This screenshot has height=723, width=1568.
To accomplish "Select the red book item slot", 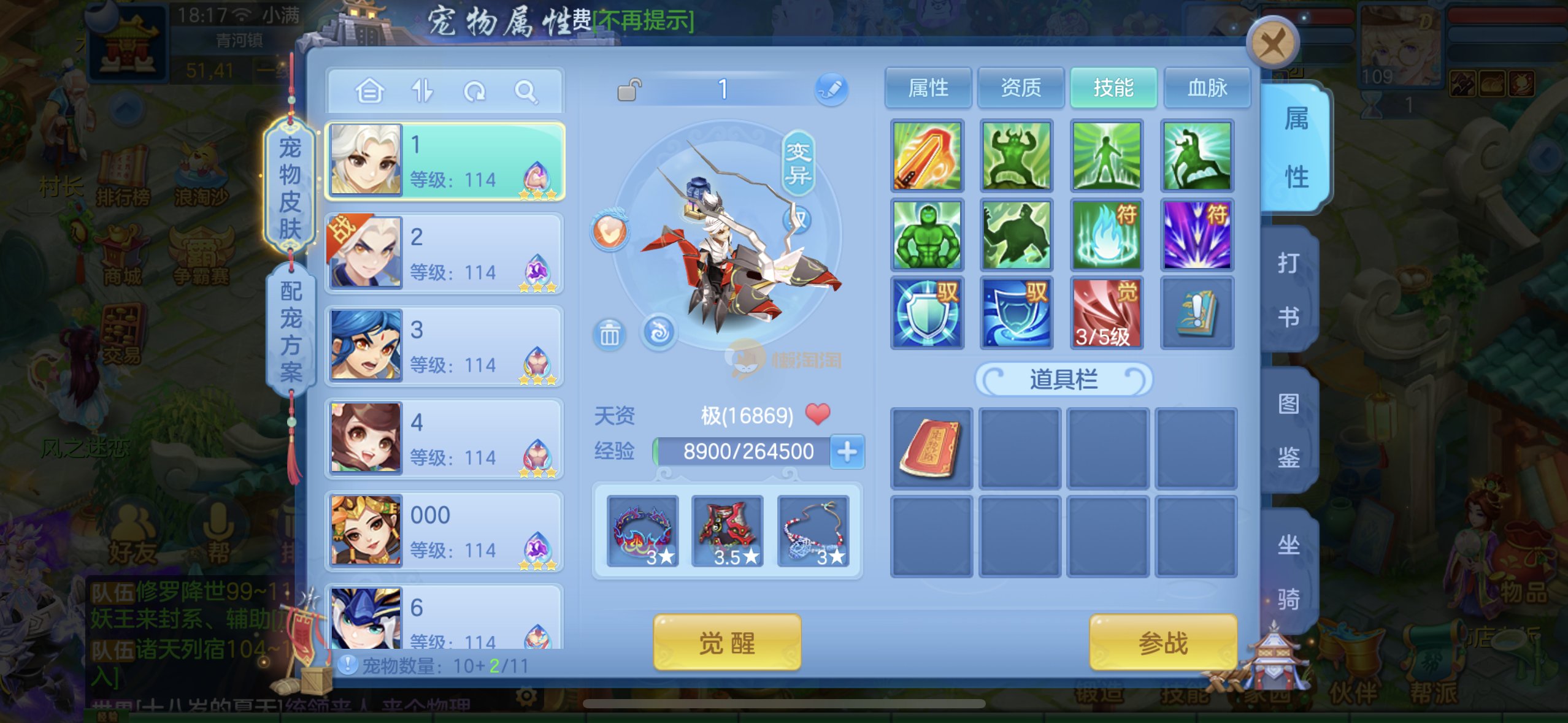I will click(x=931, y=449).
